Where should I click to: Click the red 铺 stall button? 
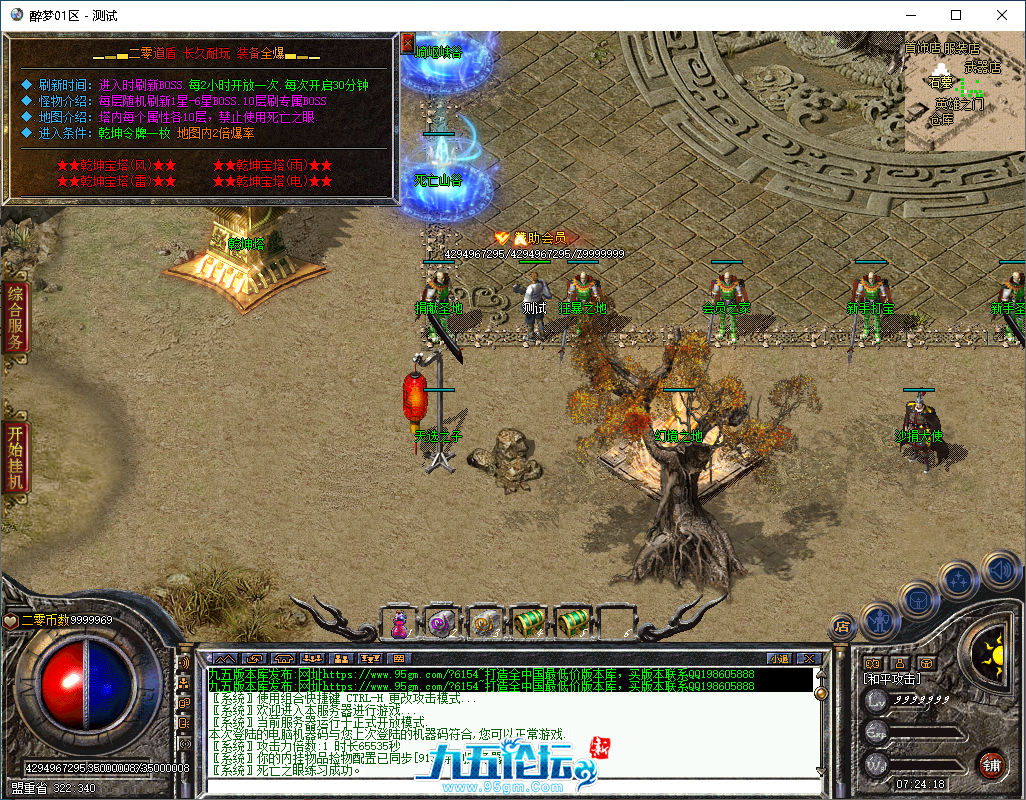[x=990, y=764]
